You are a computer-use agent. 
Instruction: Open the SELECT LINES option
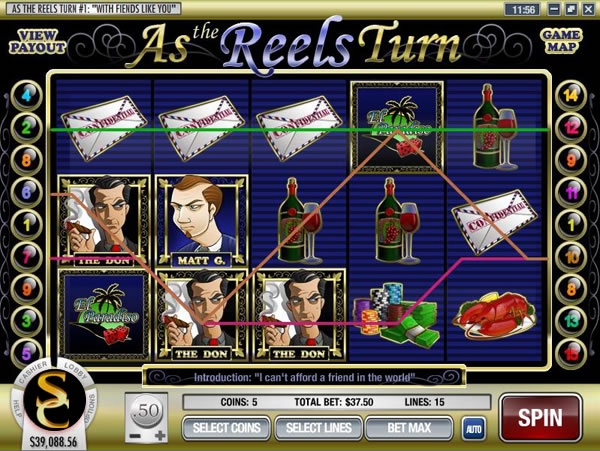tap(316, 429)
